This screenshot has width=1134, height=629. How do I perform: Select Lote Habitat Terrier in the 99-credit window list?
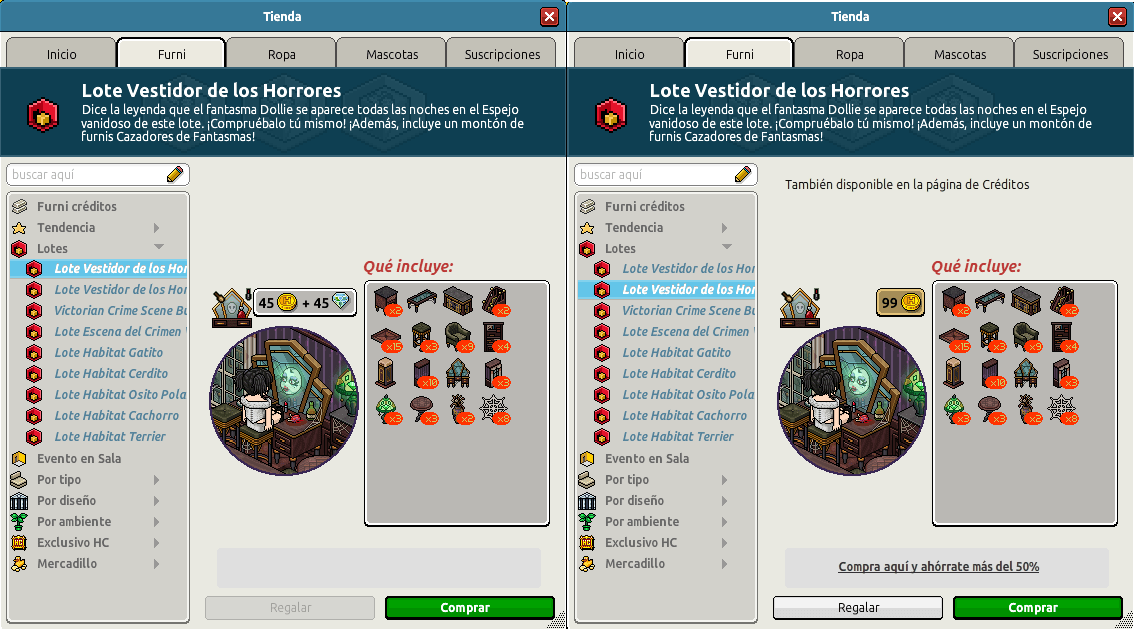click(x=677, y=437)
